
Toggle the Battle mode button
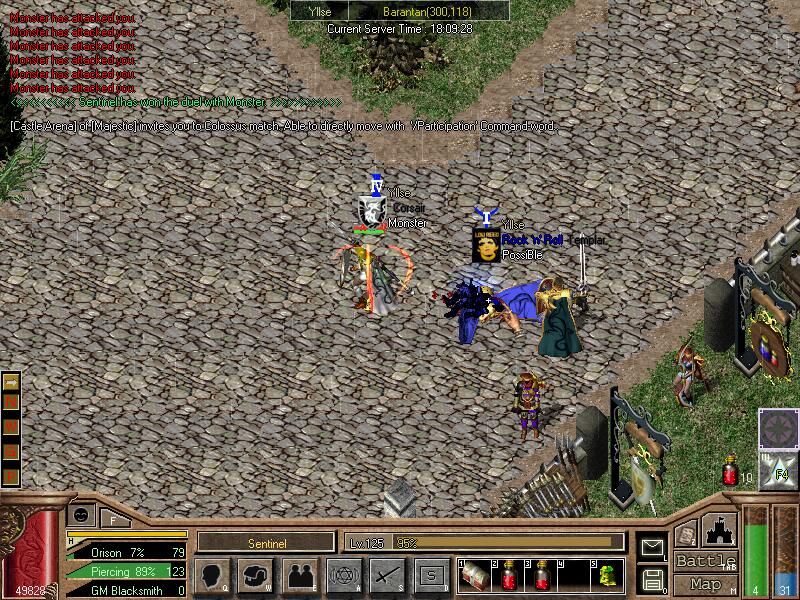point(704,561)
